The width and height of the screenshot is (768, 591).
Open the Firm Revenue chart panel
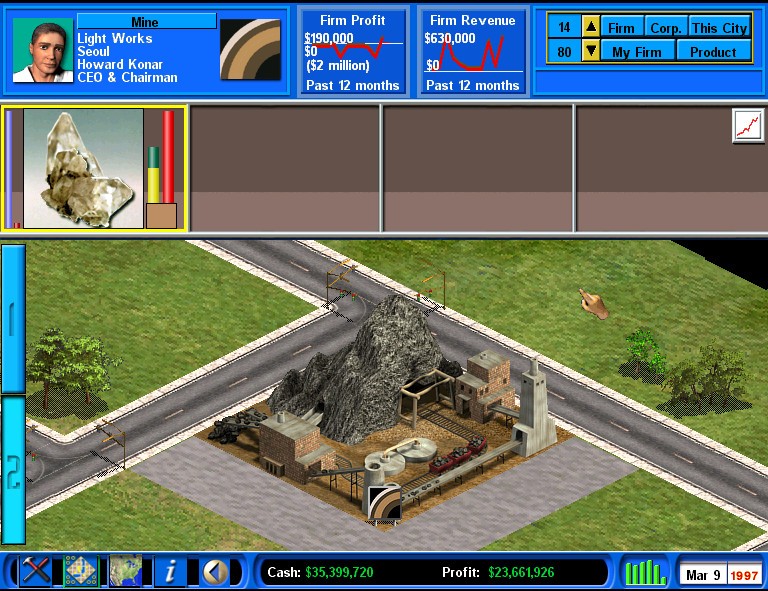click(x=472, y=53)
